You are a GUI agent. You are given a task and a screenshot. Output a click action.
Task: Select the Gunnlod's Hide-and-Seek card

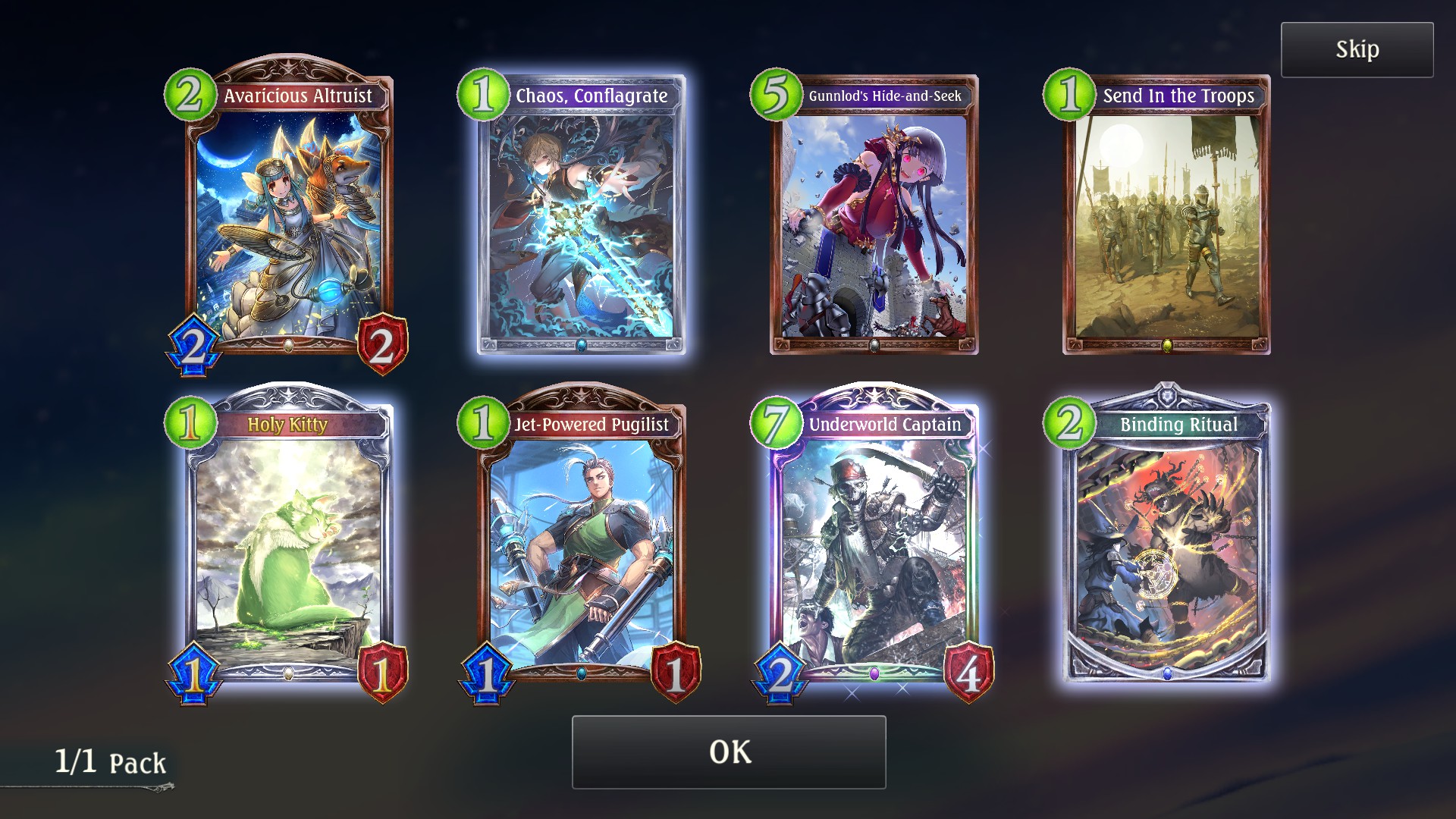[x=874, y=220]
